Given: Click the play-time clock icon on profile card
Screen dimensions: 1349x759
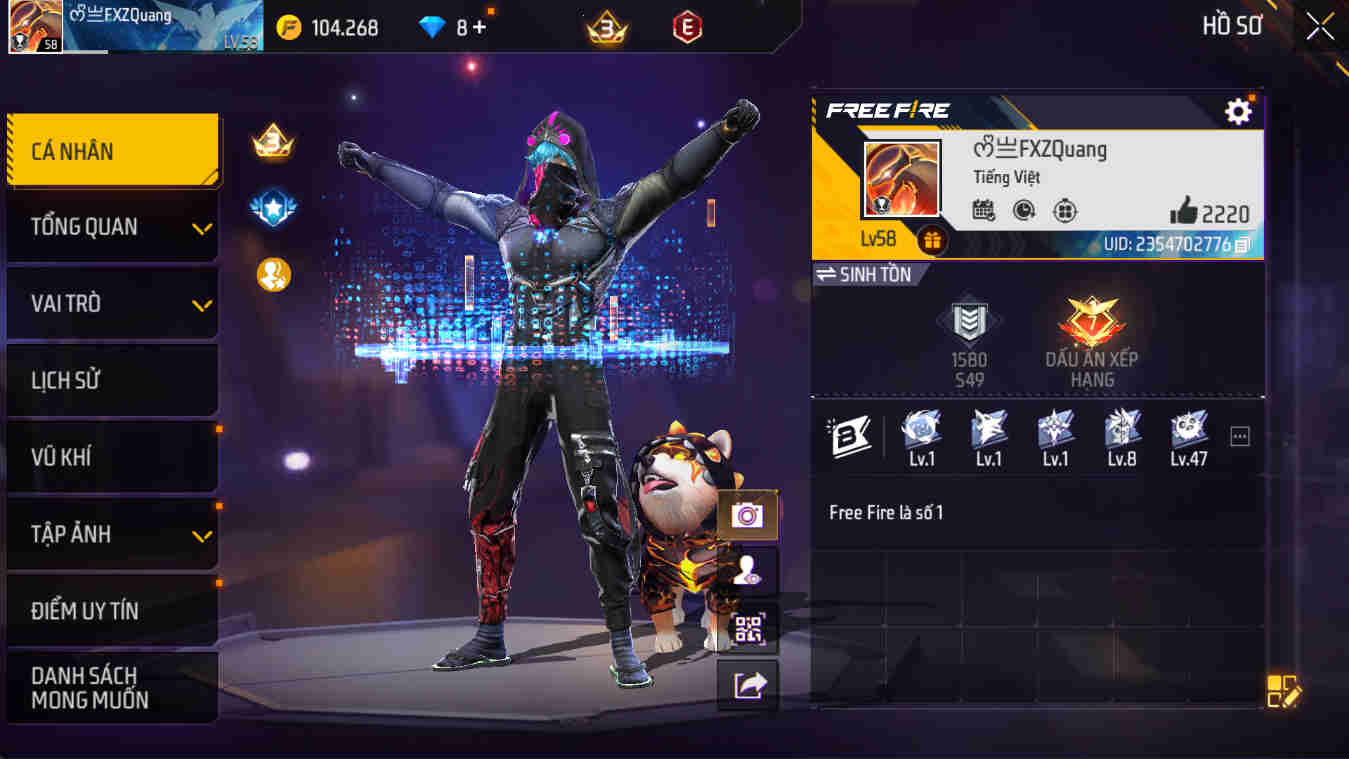Looking at the screenshot, I should click(1024, 210).
